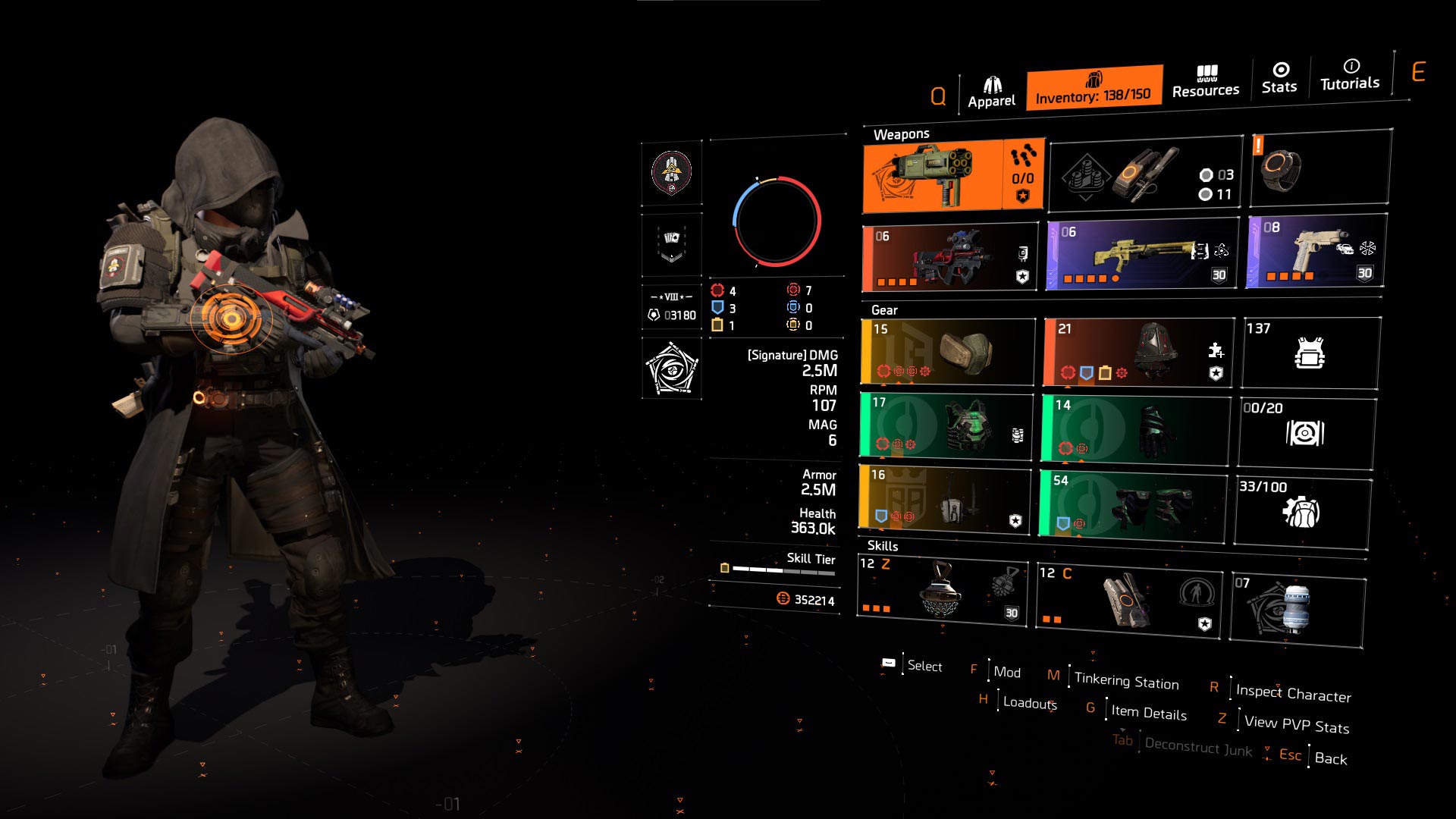Open the specialization emblem beside Signature DMG

coord(672,369)
